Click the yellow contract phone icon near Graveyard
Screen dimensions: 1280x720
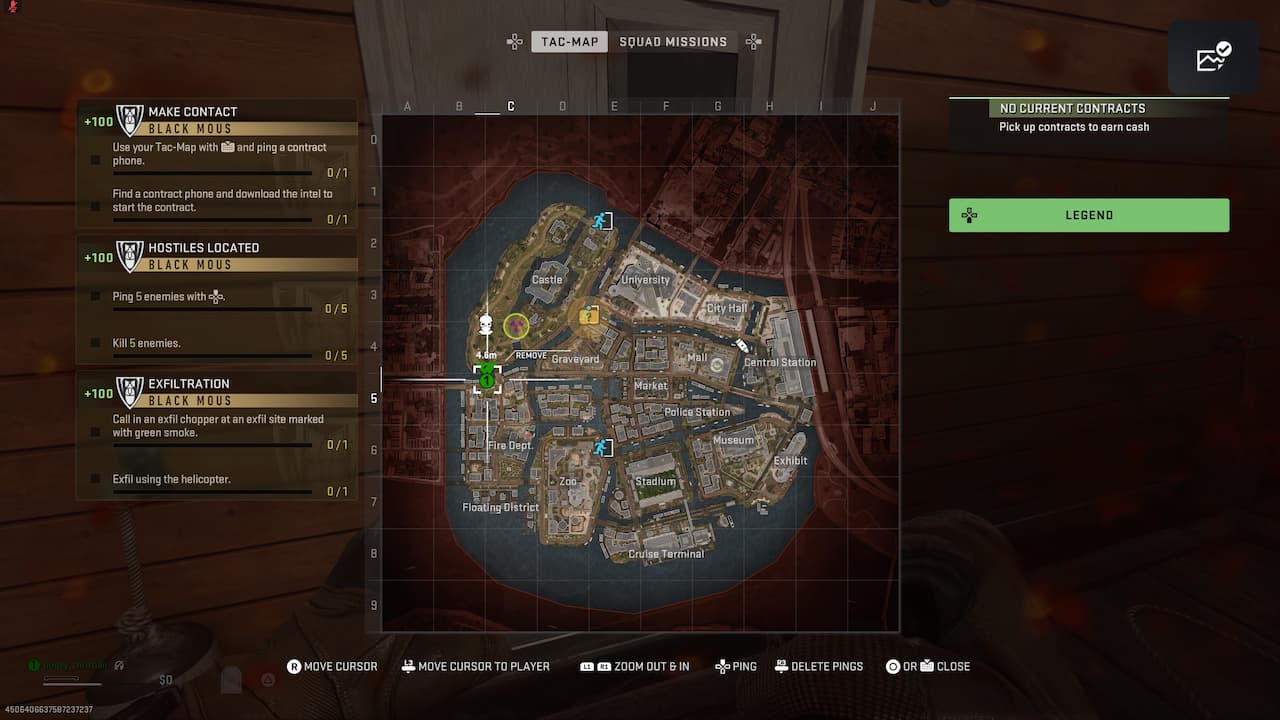589,315
